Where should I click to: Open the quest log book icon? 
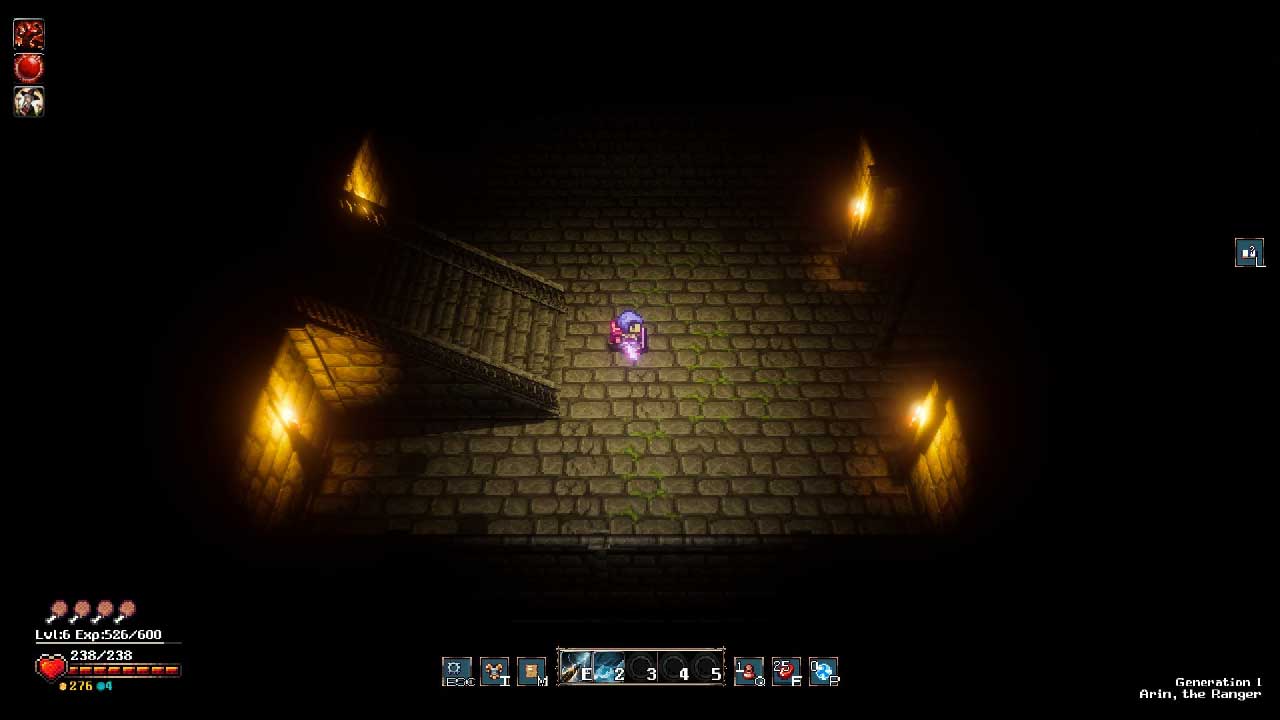[x=1249, y=252]
